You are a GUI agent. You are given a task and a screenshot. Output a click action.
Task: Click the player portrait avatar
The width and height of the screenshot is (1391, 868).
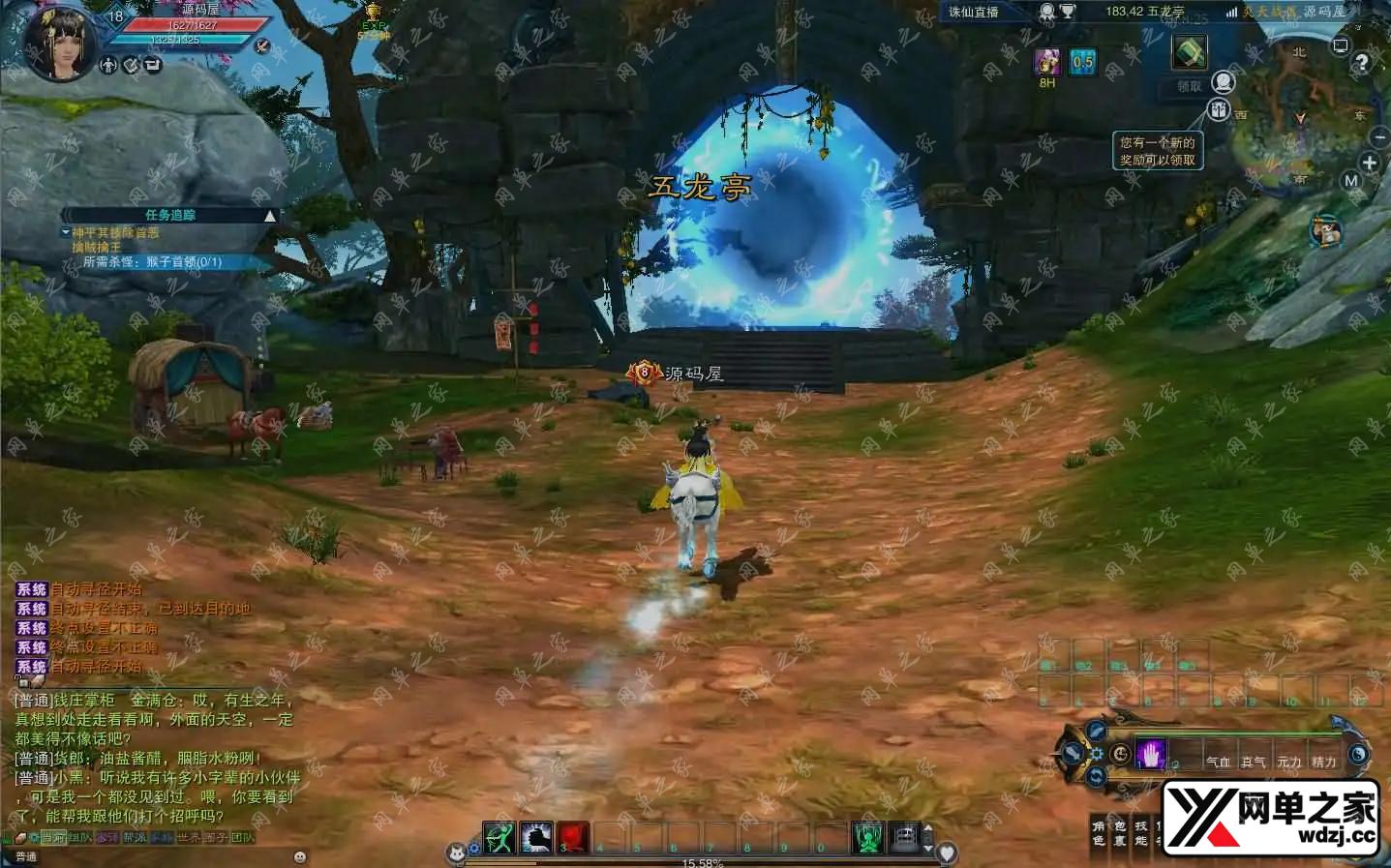tap(58, 41)
